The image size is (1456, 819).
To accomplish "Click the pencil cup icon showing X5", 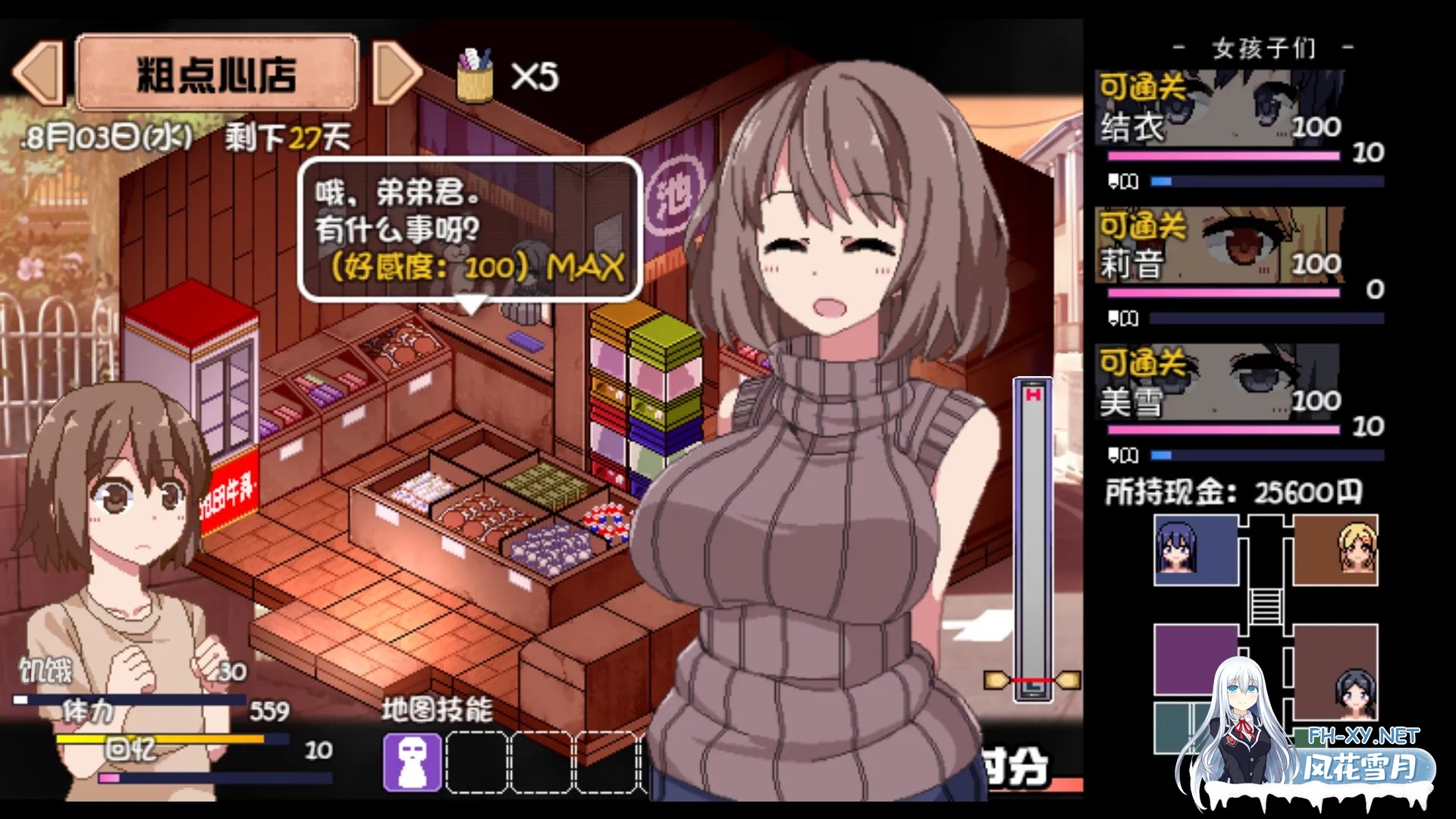I will [x=475, y=73].
